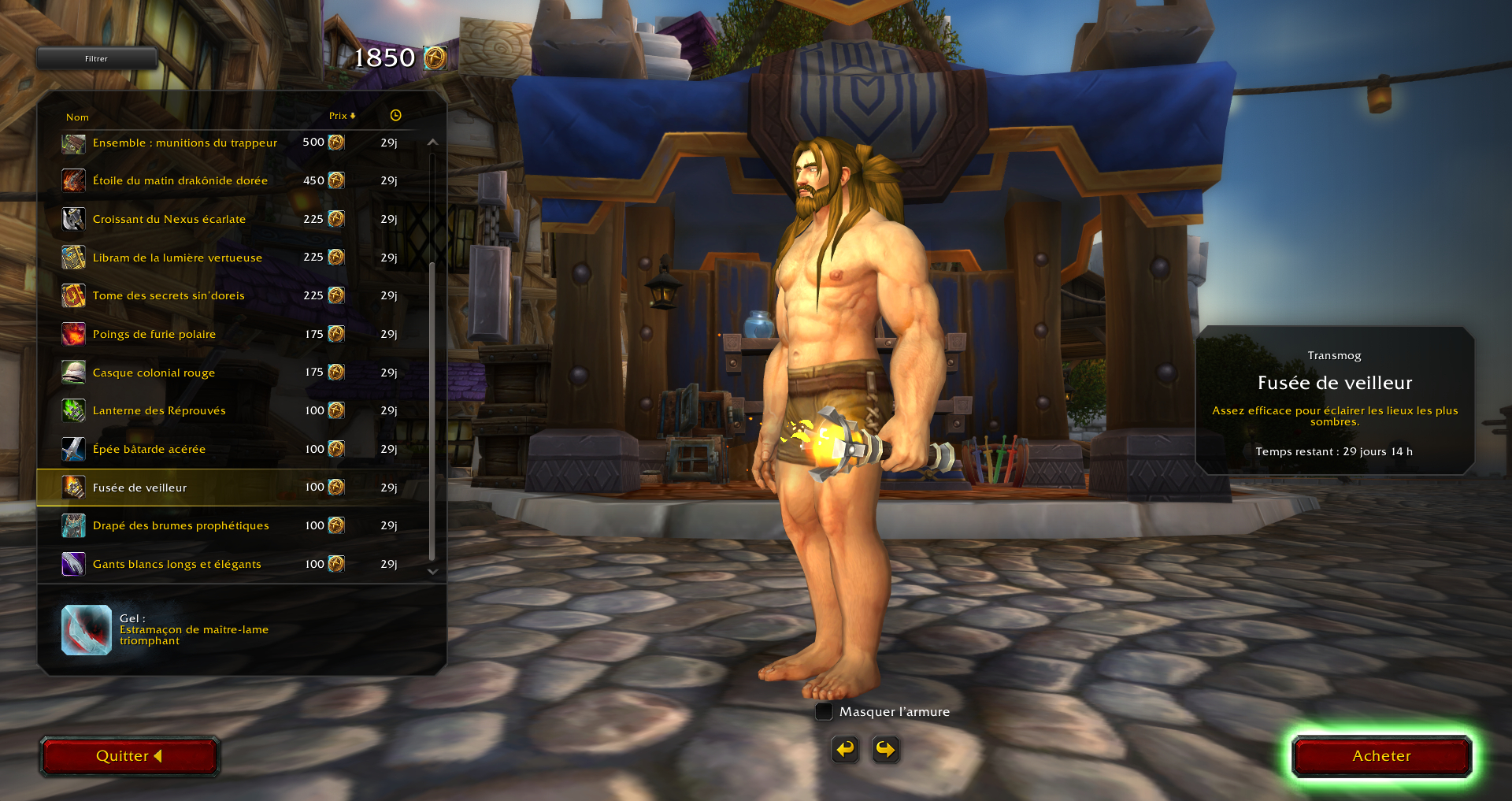Preview Lanterne des Réprouvés

(x=159, y=410)
